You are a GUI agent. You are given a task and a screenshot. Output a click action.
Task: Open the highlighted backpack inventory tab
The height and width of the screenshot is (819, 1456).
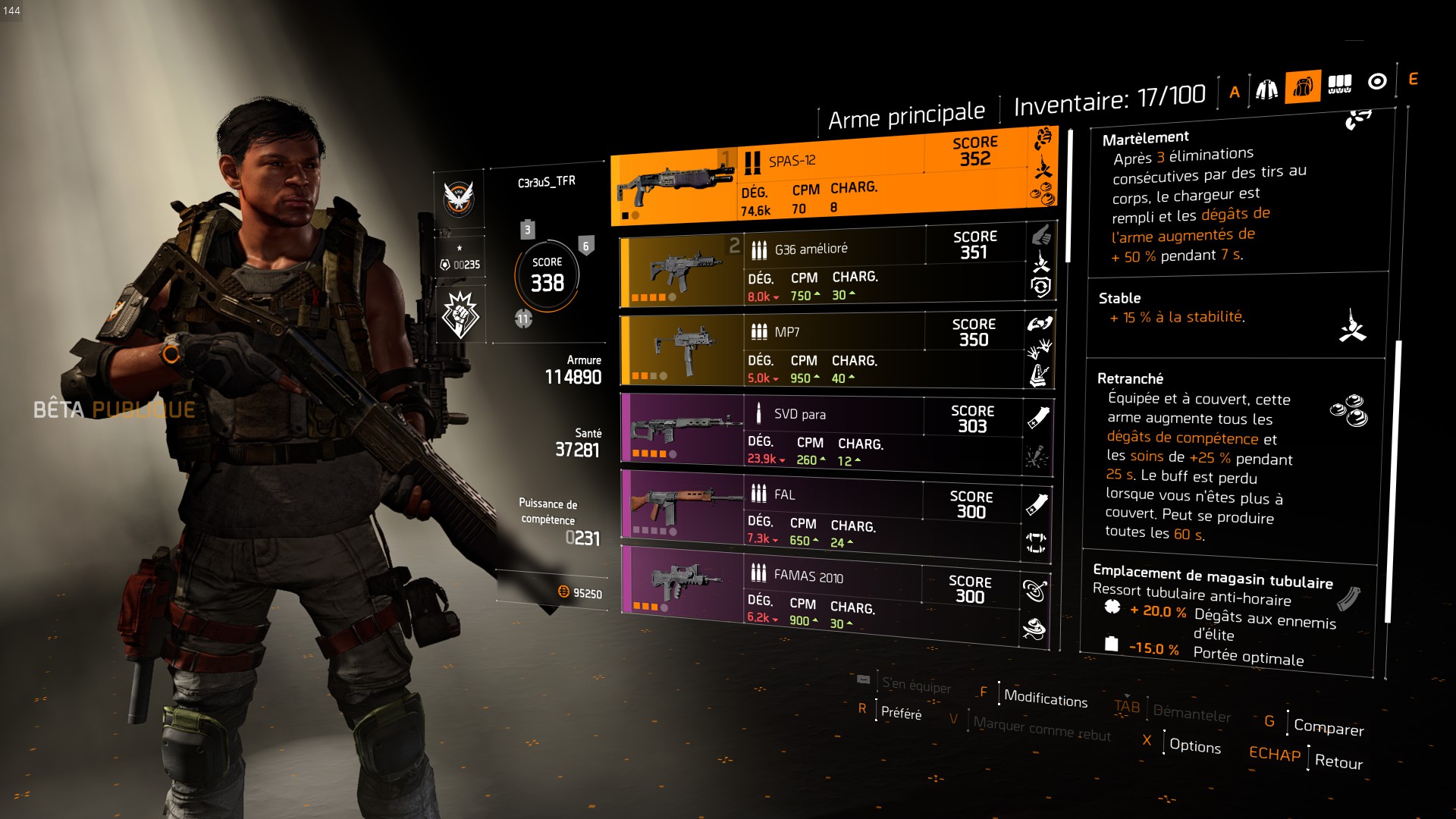point(1303,87)
